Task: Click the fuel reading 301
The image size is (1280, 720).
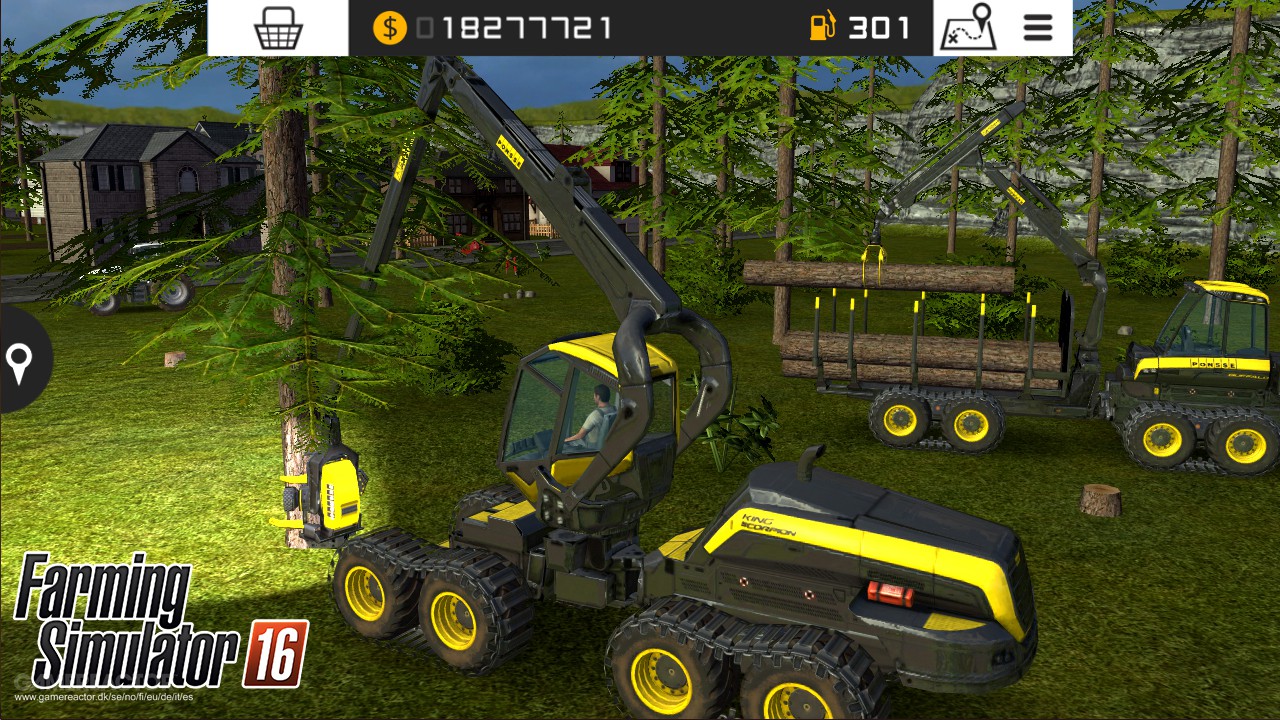Action: (880, 28)
